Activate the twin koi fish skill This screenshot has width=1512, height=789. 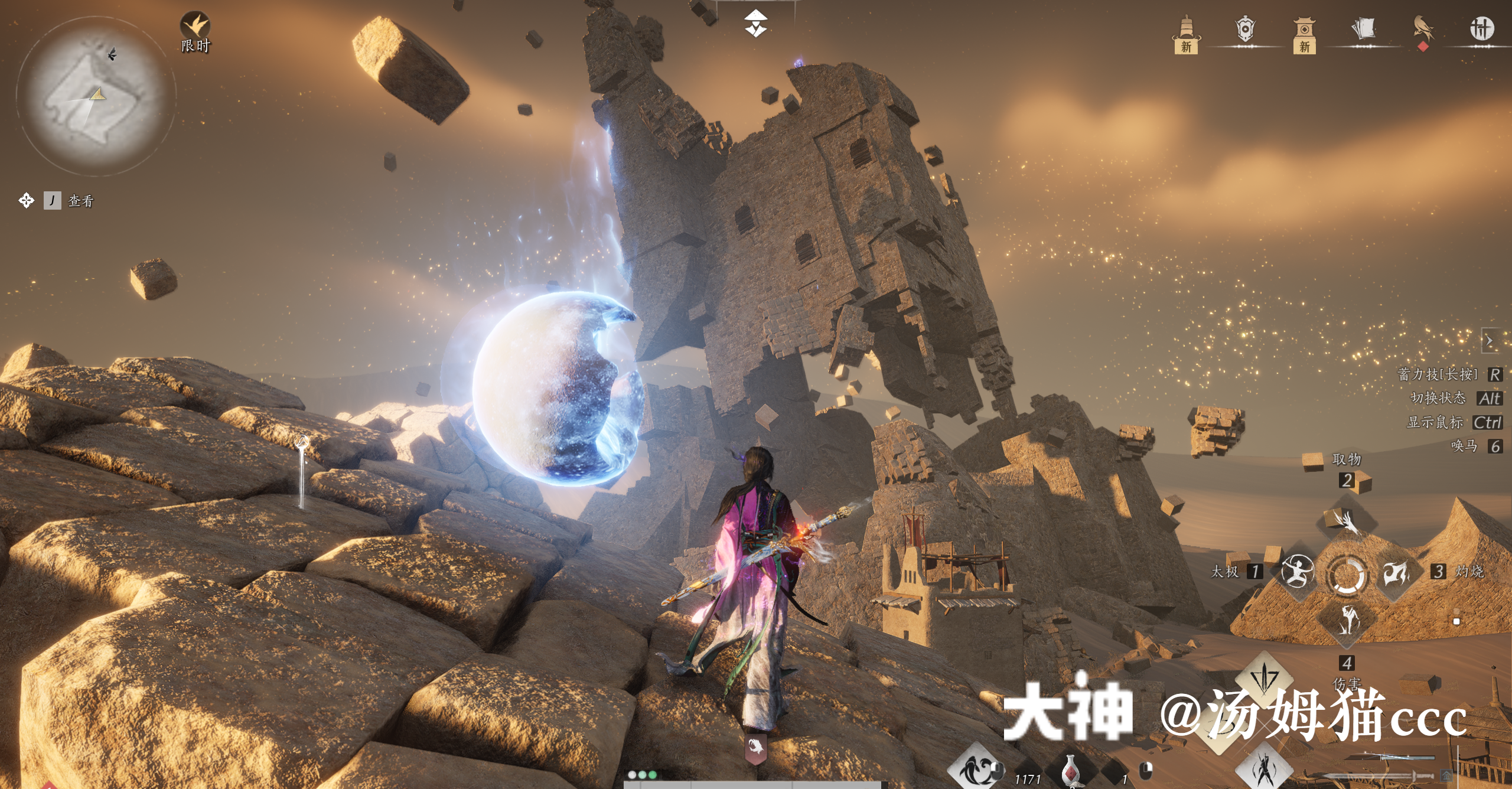coord(975,769)
